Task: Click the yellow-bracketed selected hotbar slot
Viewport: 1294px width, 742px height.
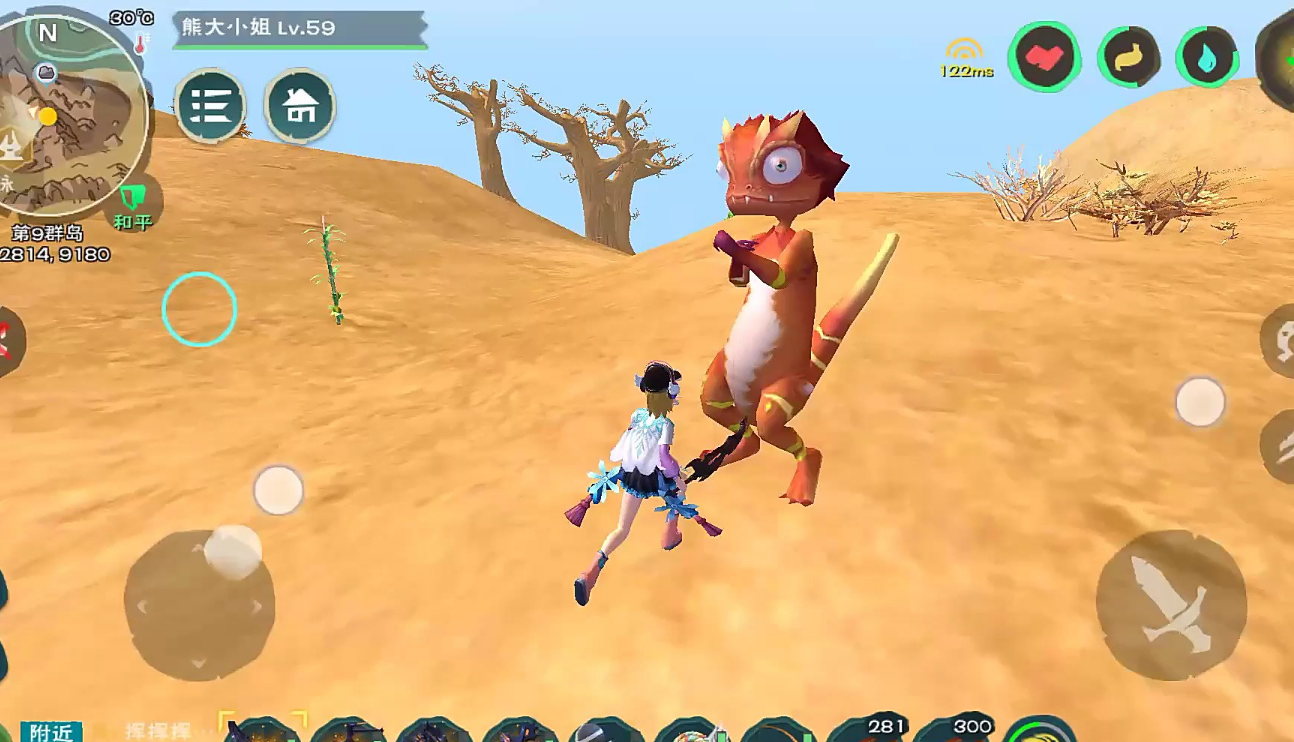Action: 262,731
